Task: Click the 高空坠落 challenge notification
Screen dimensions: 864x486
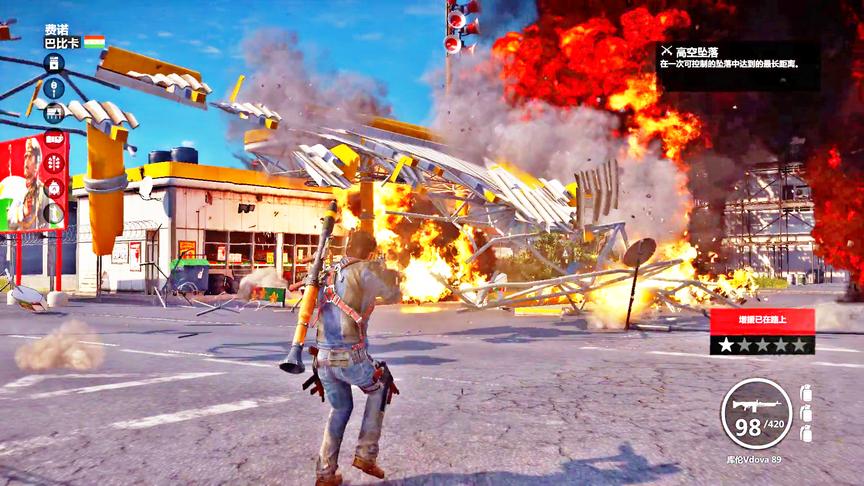Action: tap(738, 55)
